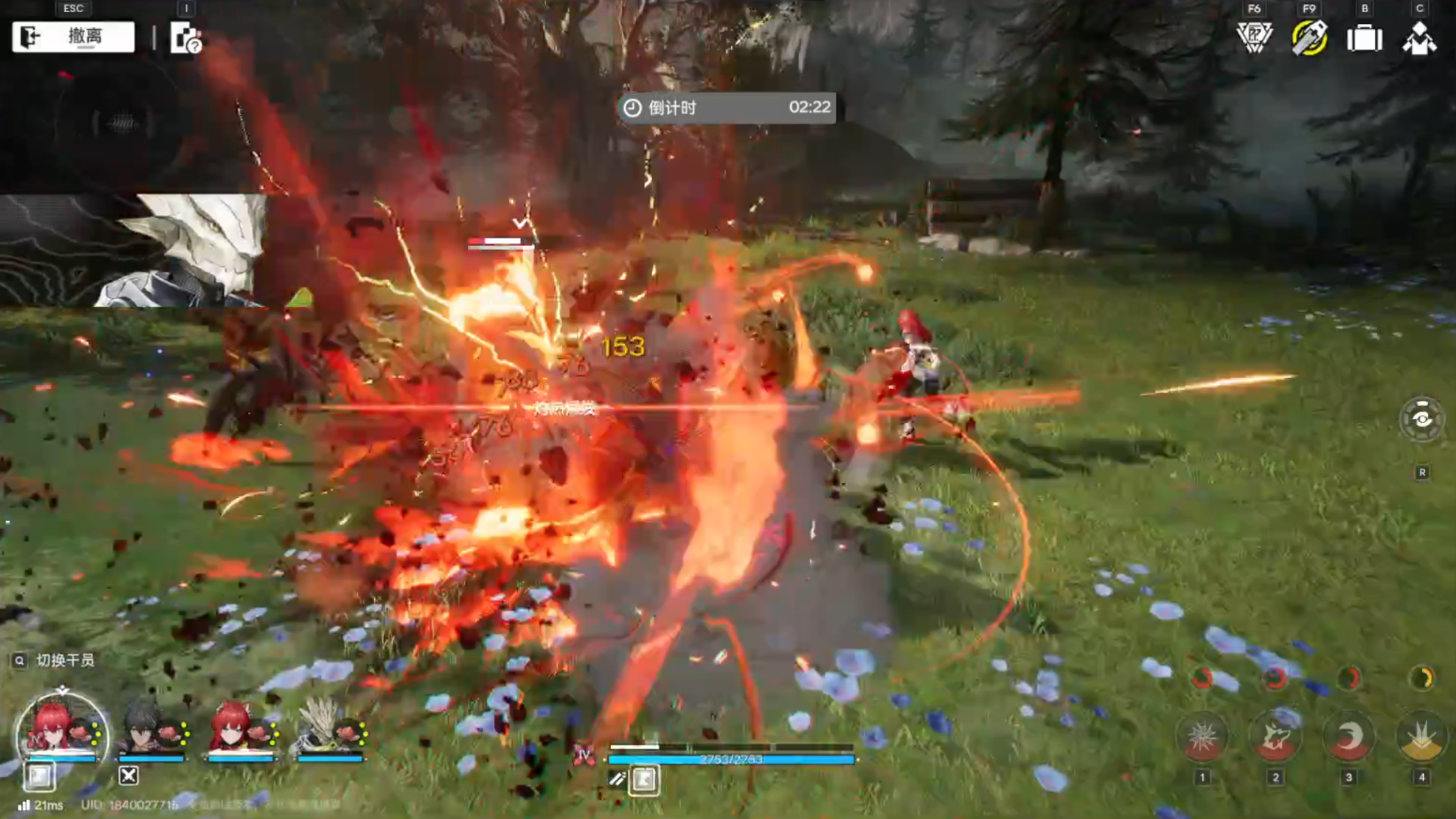1456x819 pixels.
Task: Select the circled active red-haired operator
Action: [61, 729]
